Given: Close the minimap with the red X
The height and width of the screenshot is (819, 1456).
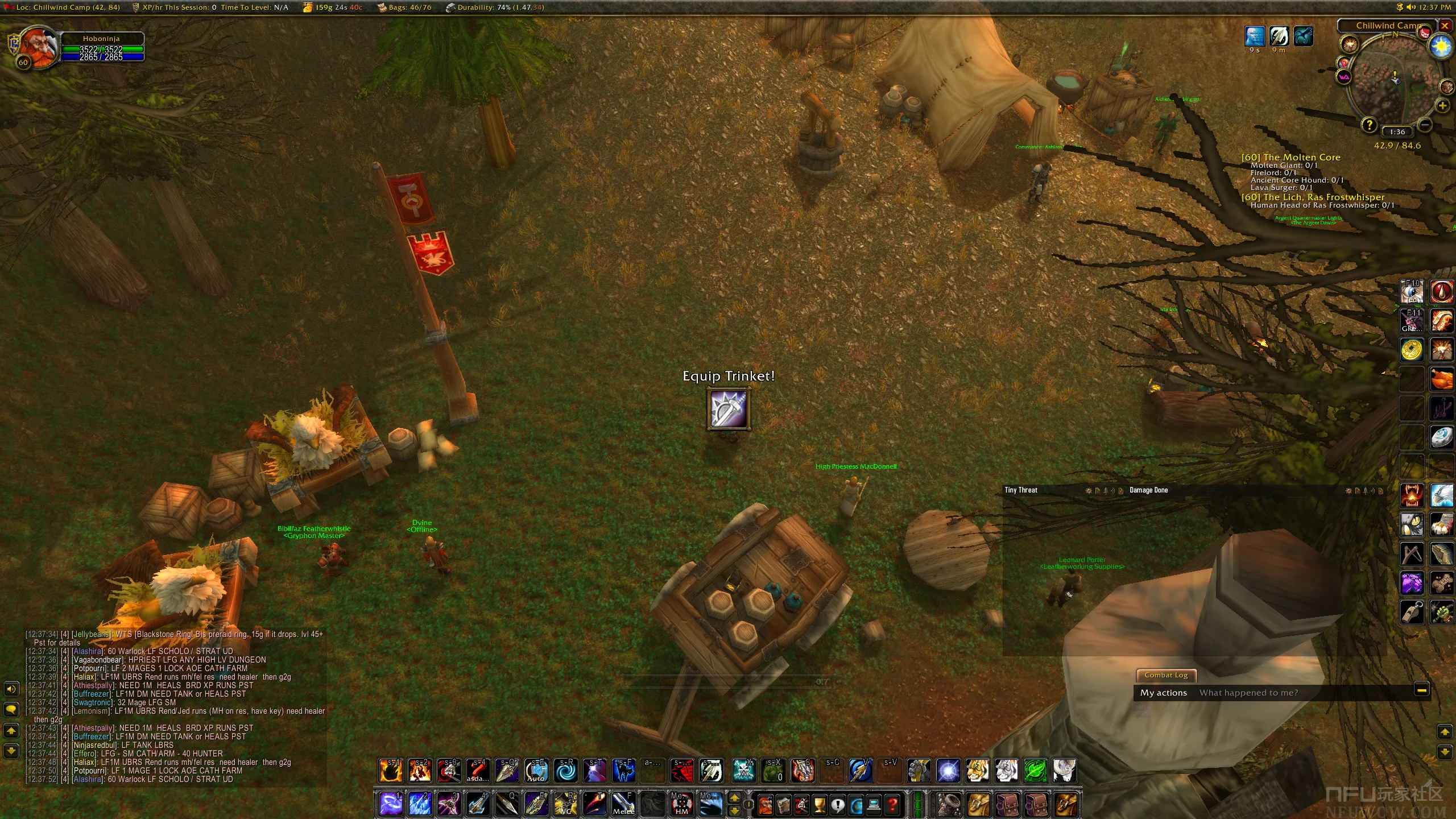Looking at the screenshot, I should pyautogui.click(x=1445, y=26).
